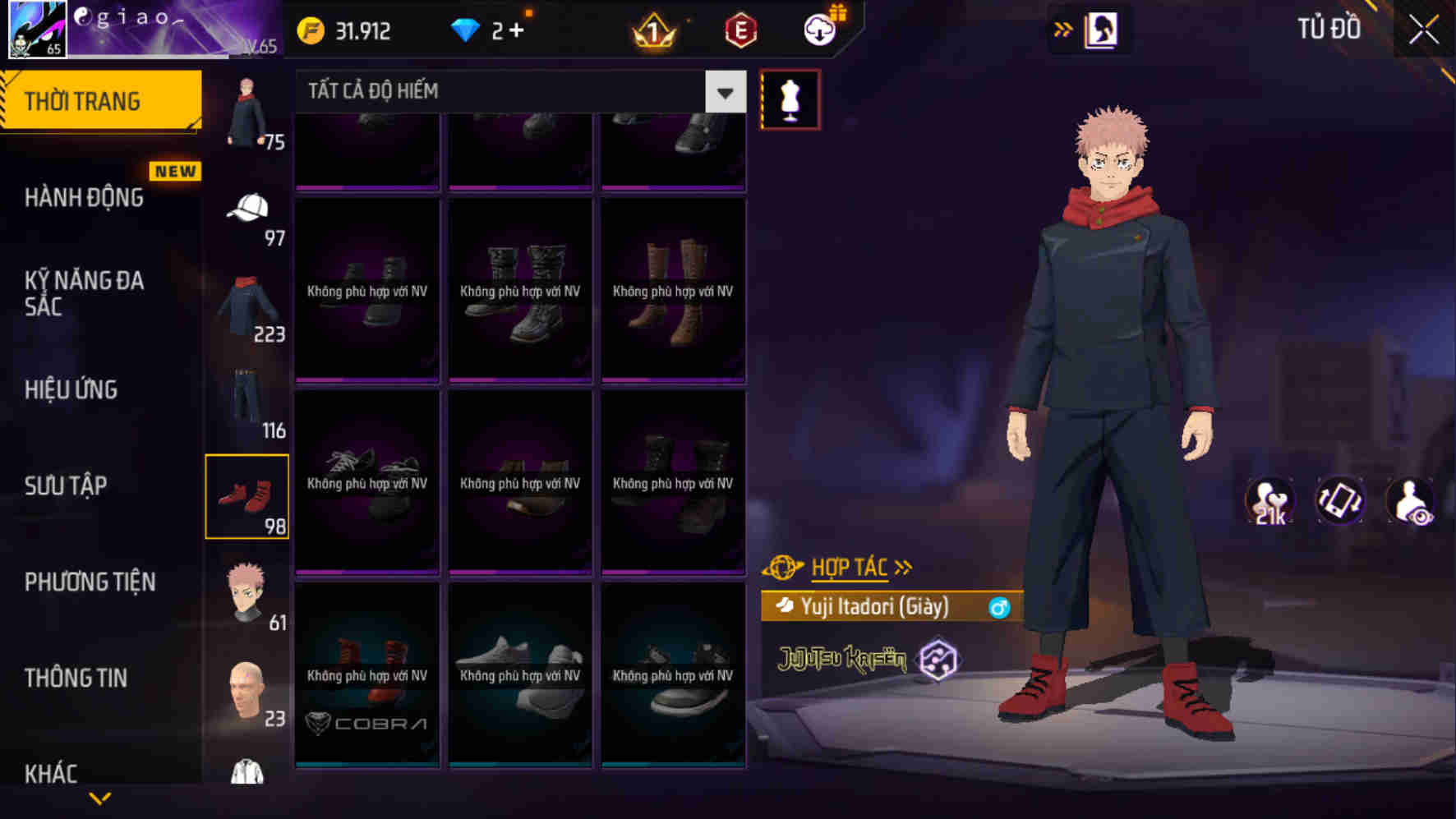Select the red boots thumbnail with count 98
The image size is (1456, 819).
(247, 496)
